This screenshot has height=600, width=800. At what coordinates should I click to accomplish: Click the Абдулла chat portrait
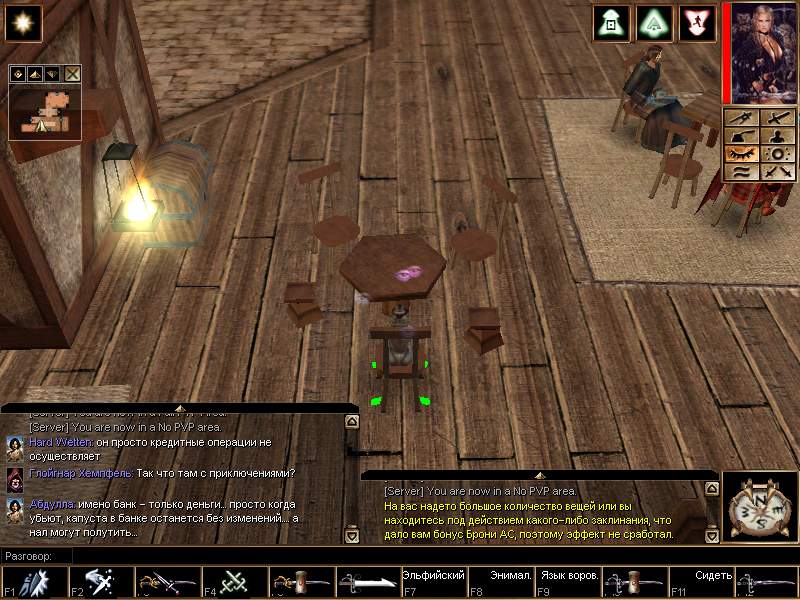tap(14, 507)
